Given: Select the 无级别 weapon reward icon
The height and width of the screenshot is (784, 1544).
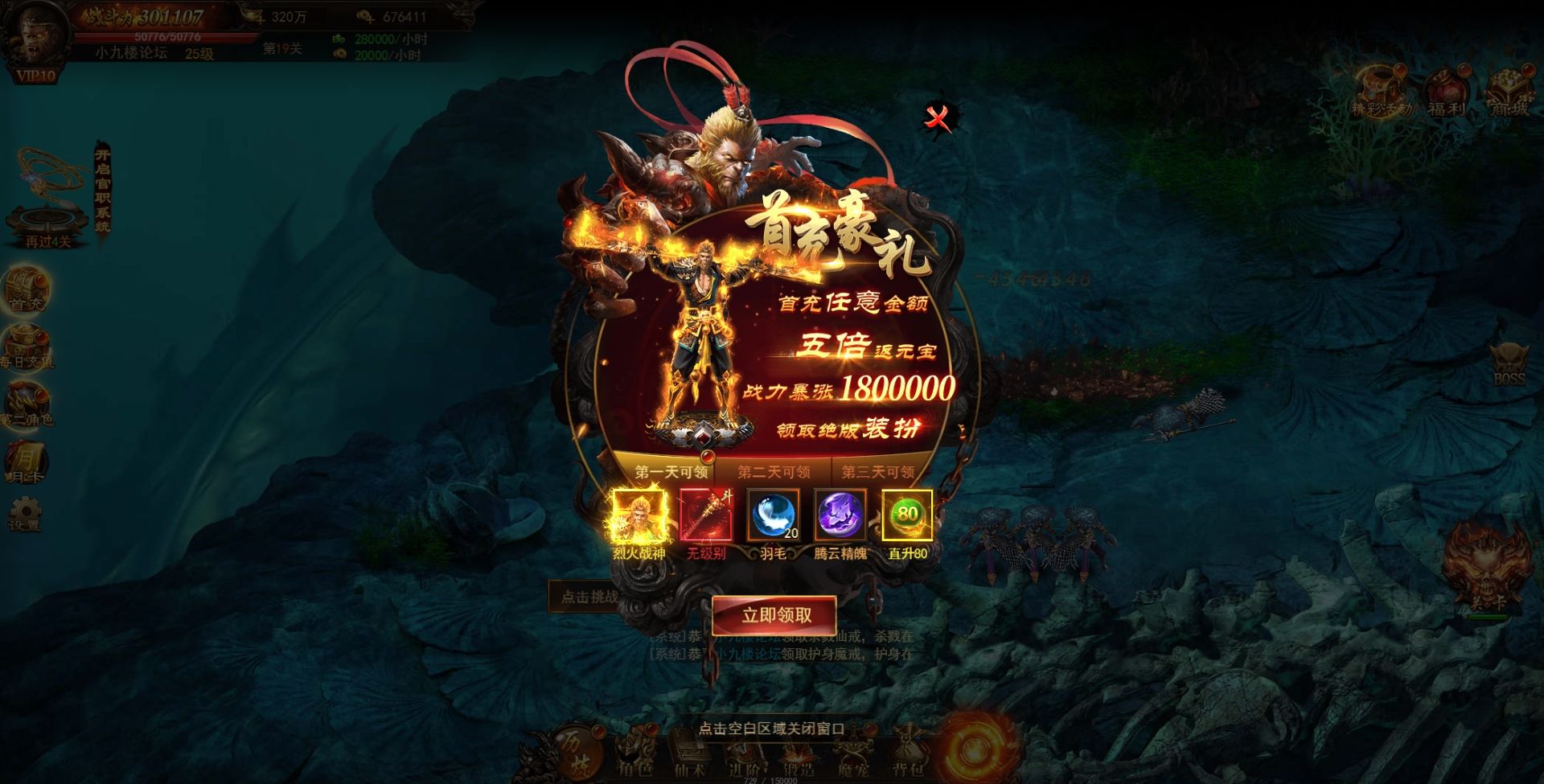Looking at the screenshot, I should (706, 515).
